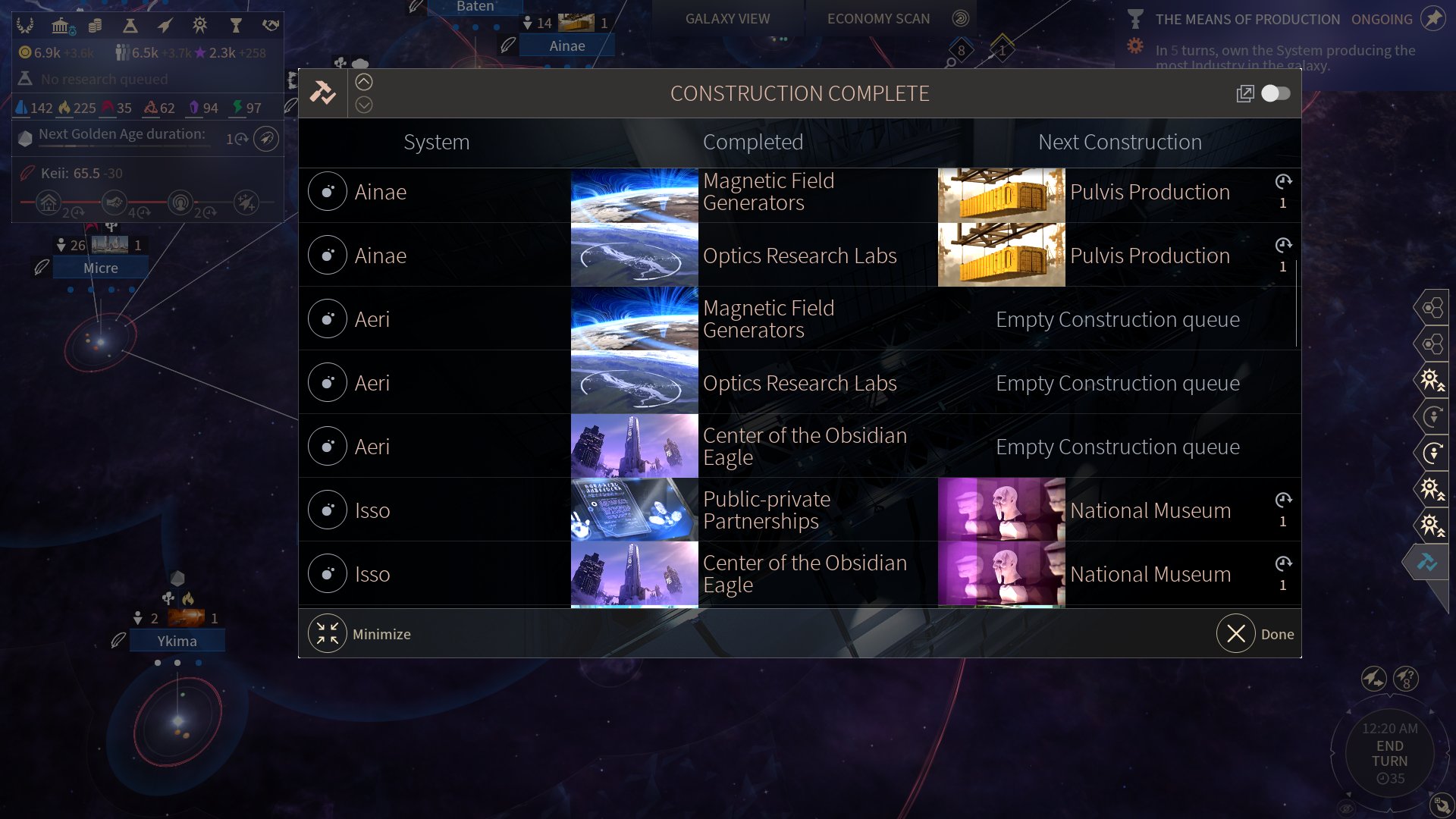Toggle the switch in the panel header
1456x819 pixels.
[1276, 93]
